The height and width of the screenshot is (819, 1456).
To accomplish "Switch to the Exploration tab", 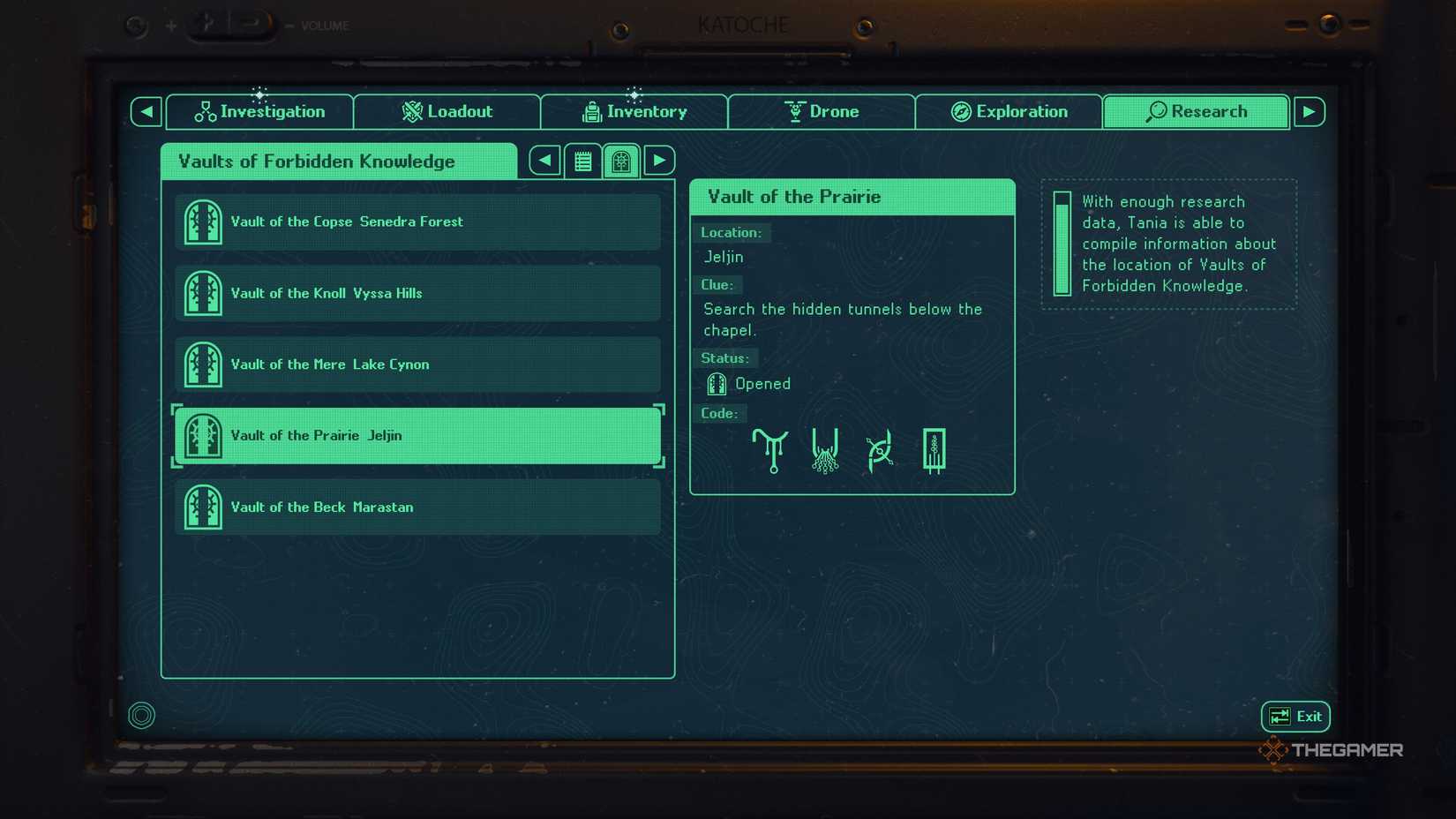I will [x=1009, y=111].
